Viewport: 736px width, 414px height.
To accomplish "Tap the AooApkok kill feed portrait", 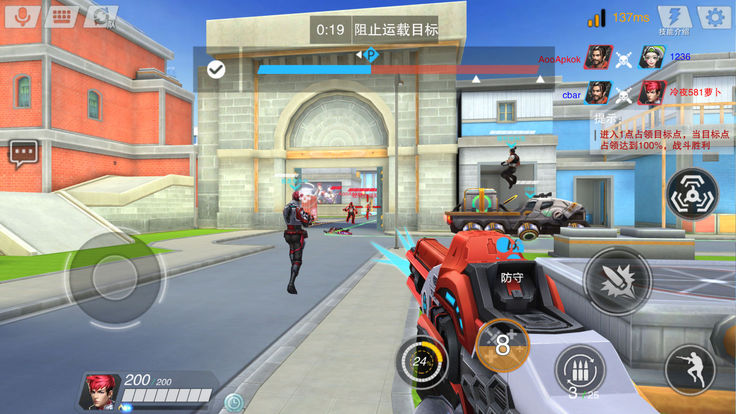I will [x=599, y=57].
